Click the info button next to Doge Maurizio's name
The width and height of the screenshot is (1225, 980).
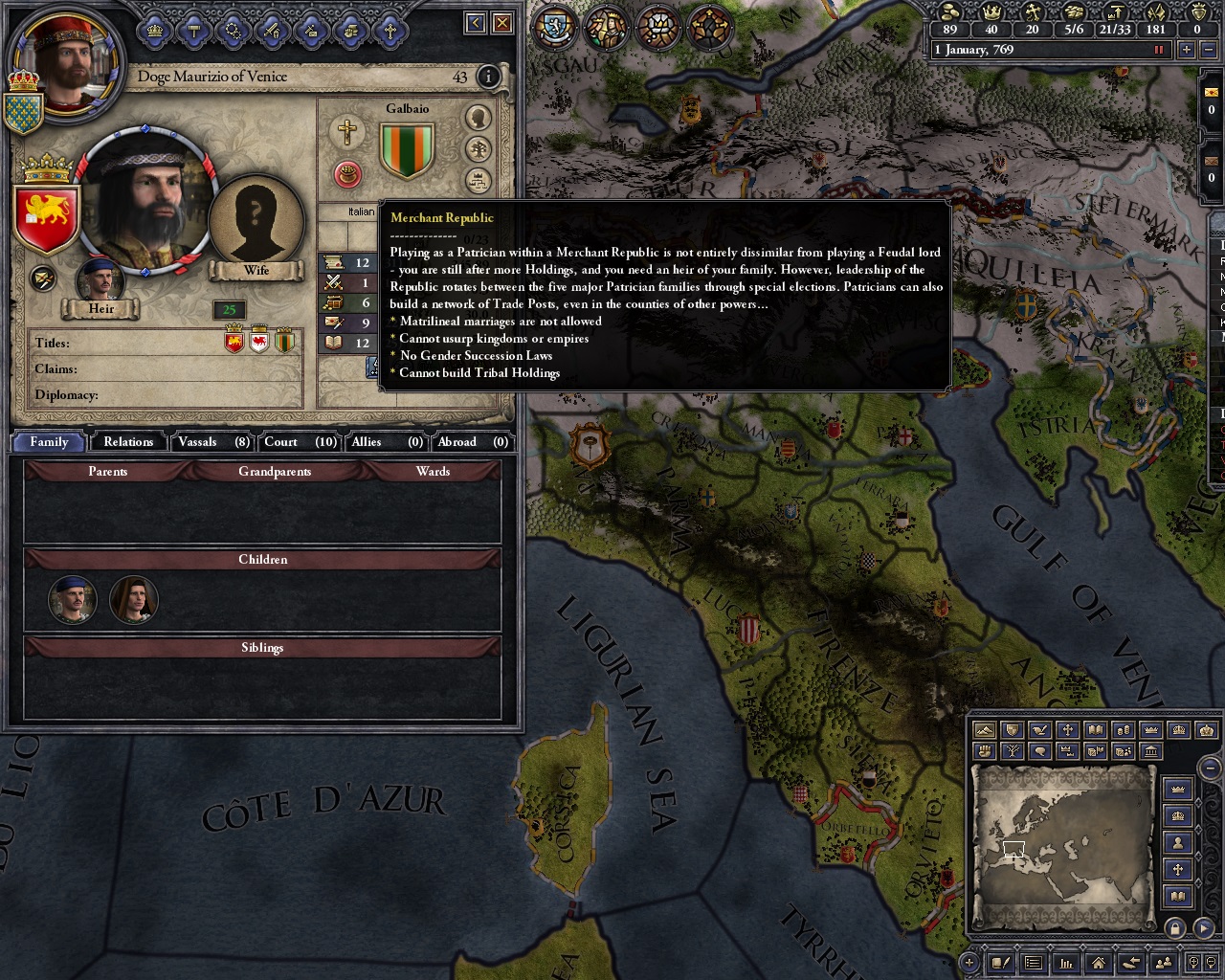pyautogui.click(x=488, y=78)
